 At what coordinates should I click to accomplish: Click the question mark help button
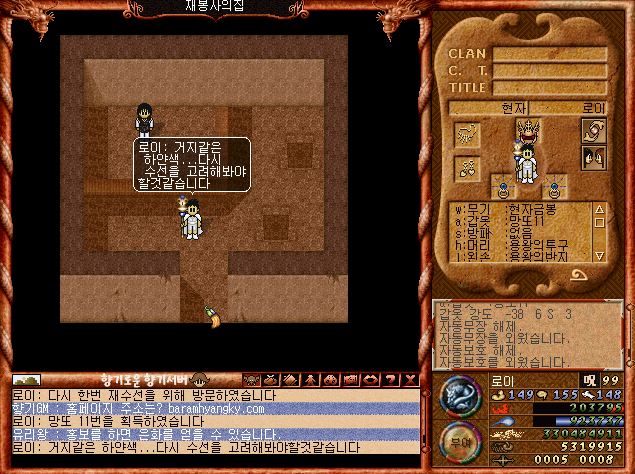(x=391, y=380)
